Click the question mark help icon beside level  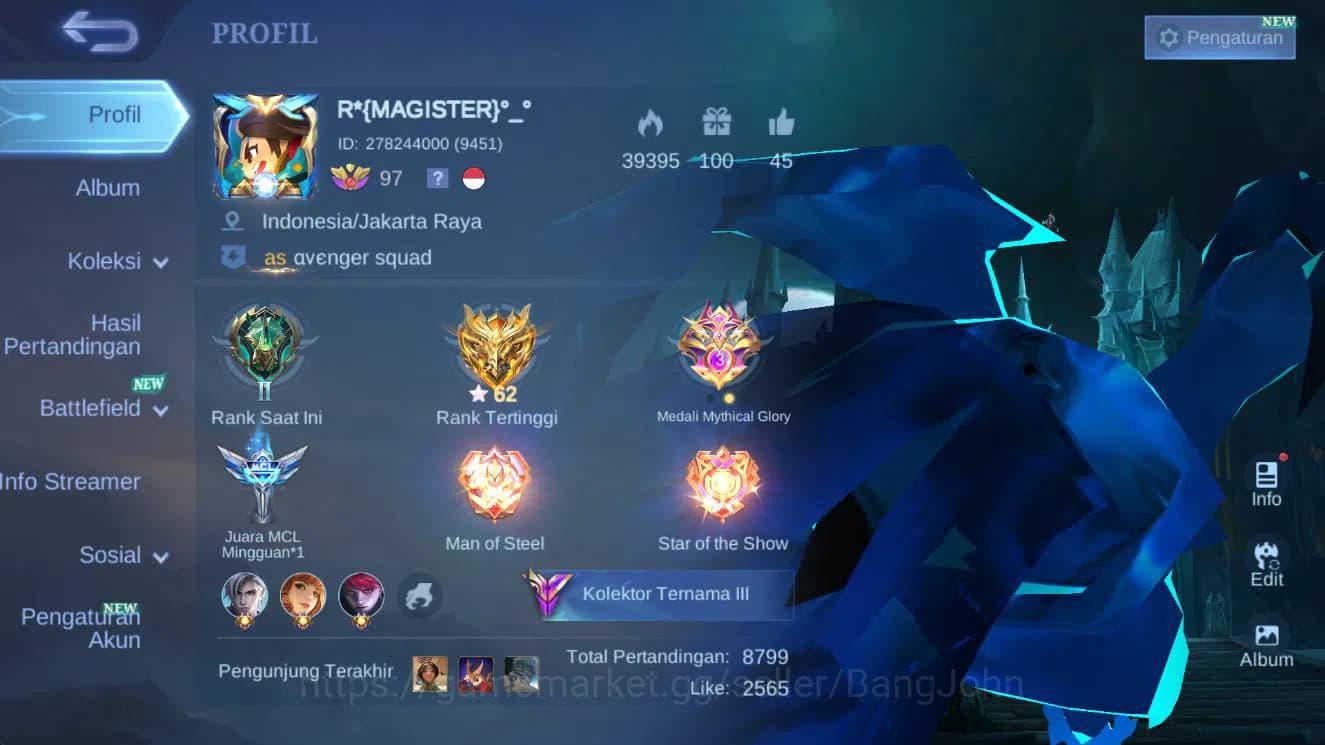437,179
